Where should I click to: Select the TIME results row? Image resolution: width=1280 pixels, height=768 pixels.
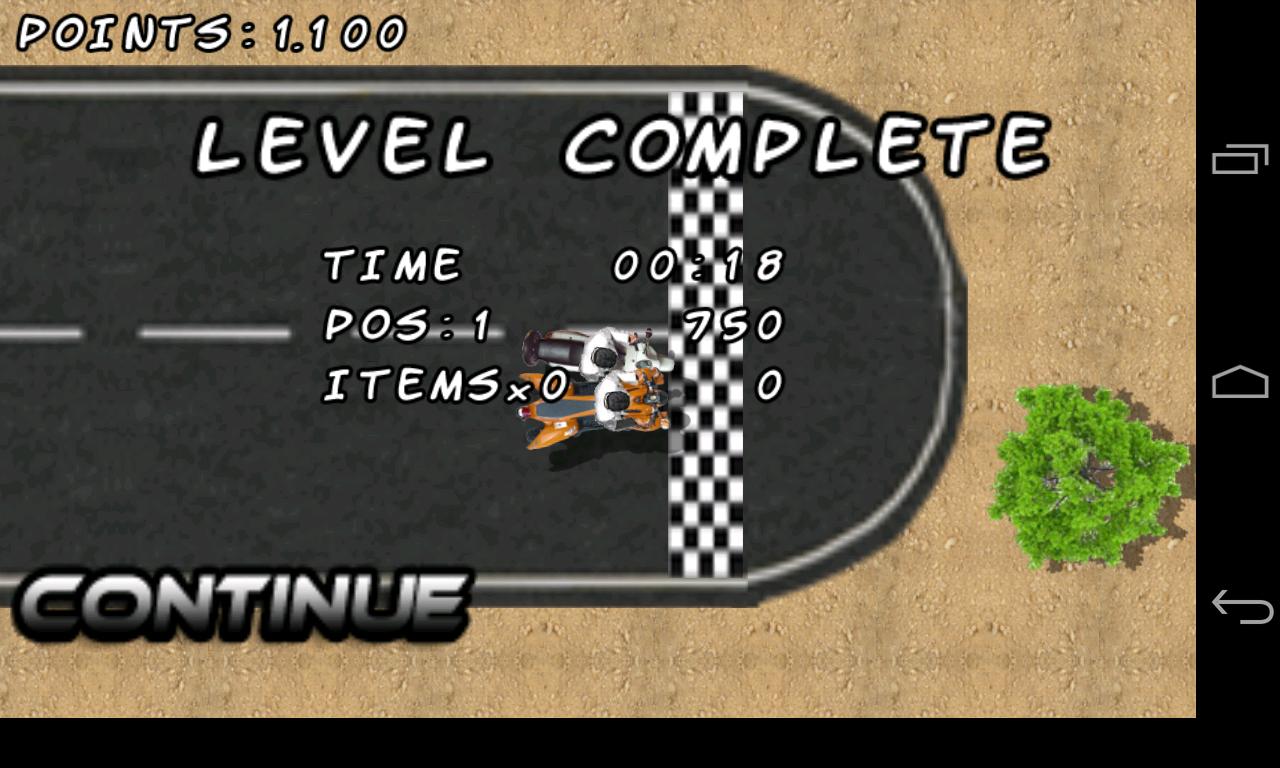coord(390,263)
